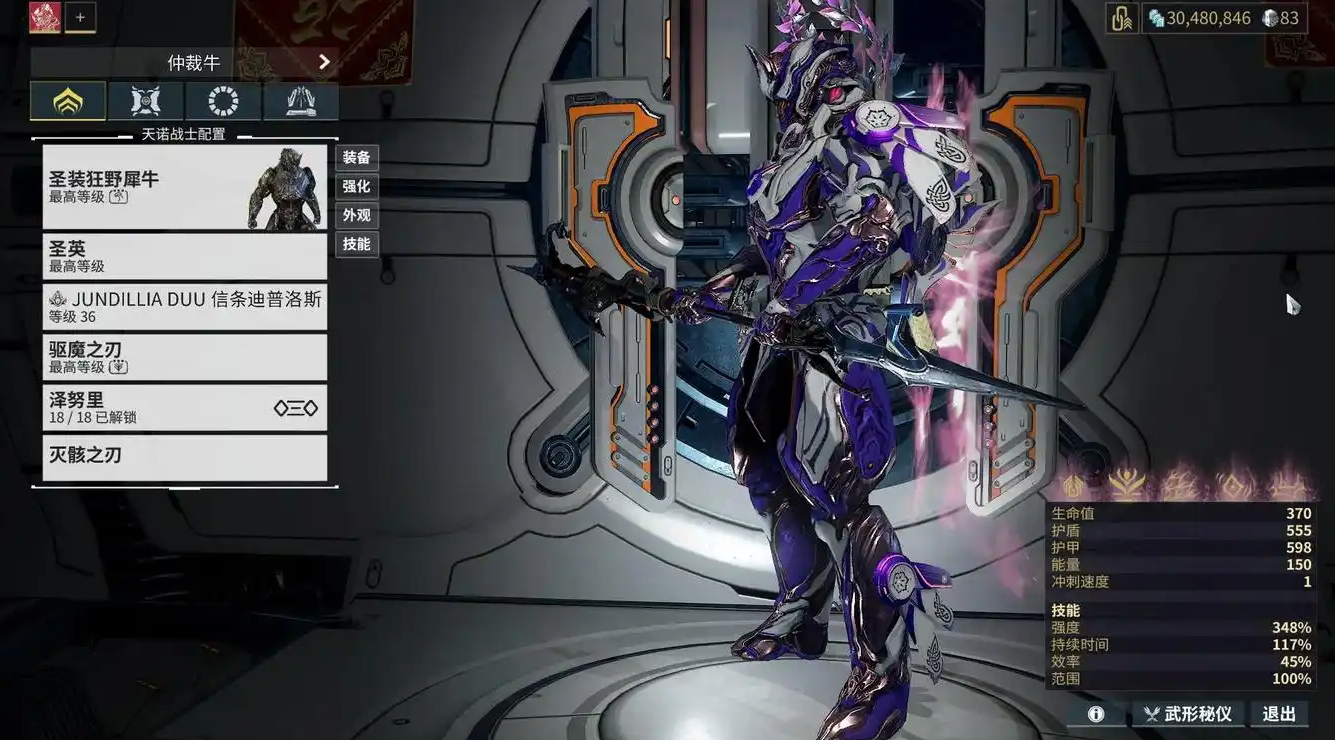Open the 强化 upgrade menu
The height and width of the screenshot is (740, 1335).
coord(356,186)
